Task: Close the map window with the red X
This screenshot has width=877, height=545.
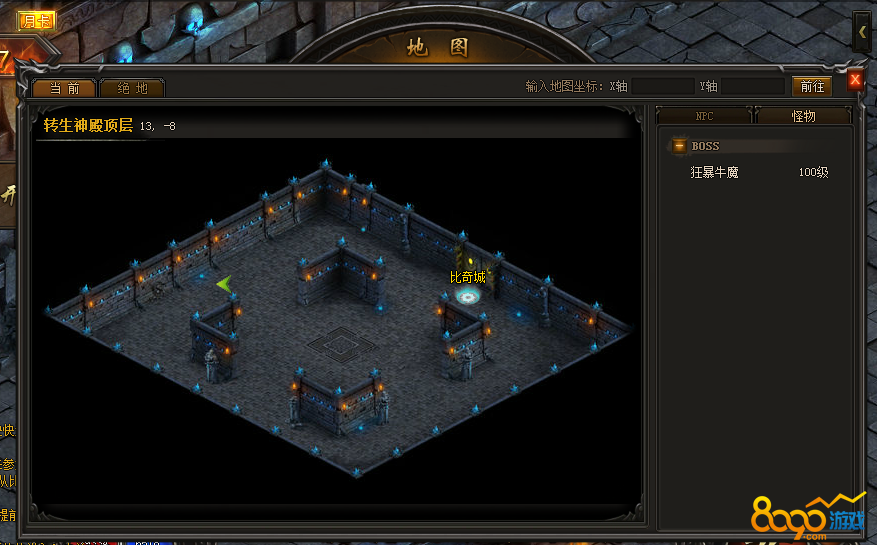Action: tap(855, 80)
